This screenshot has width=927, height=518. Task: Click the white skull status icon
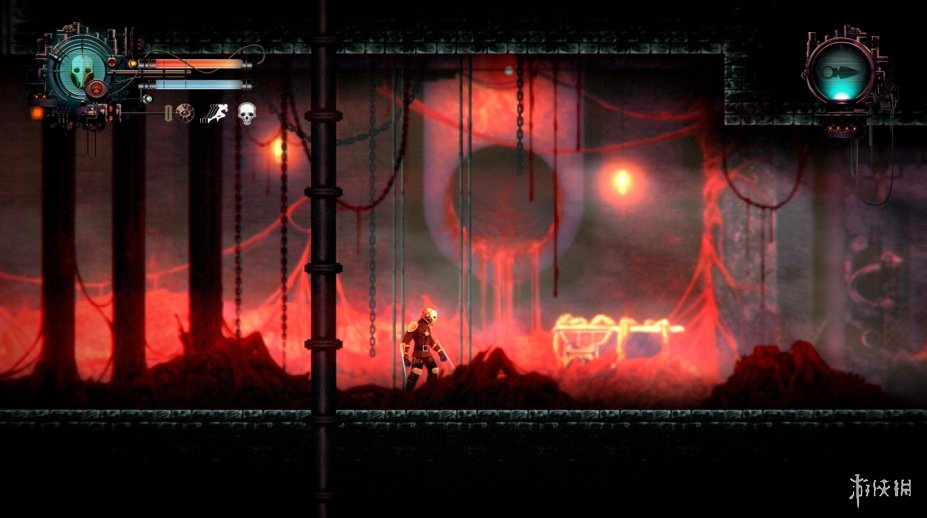(246, 115)
